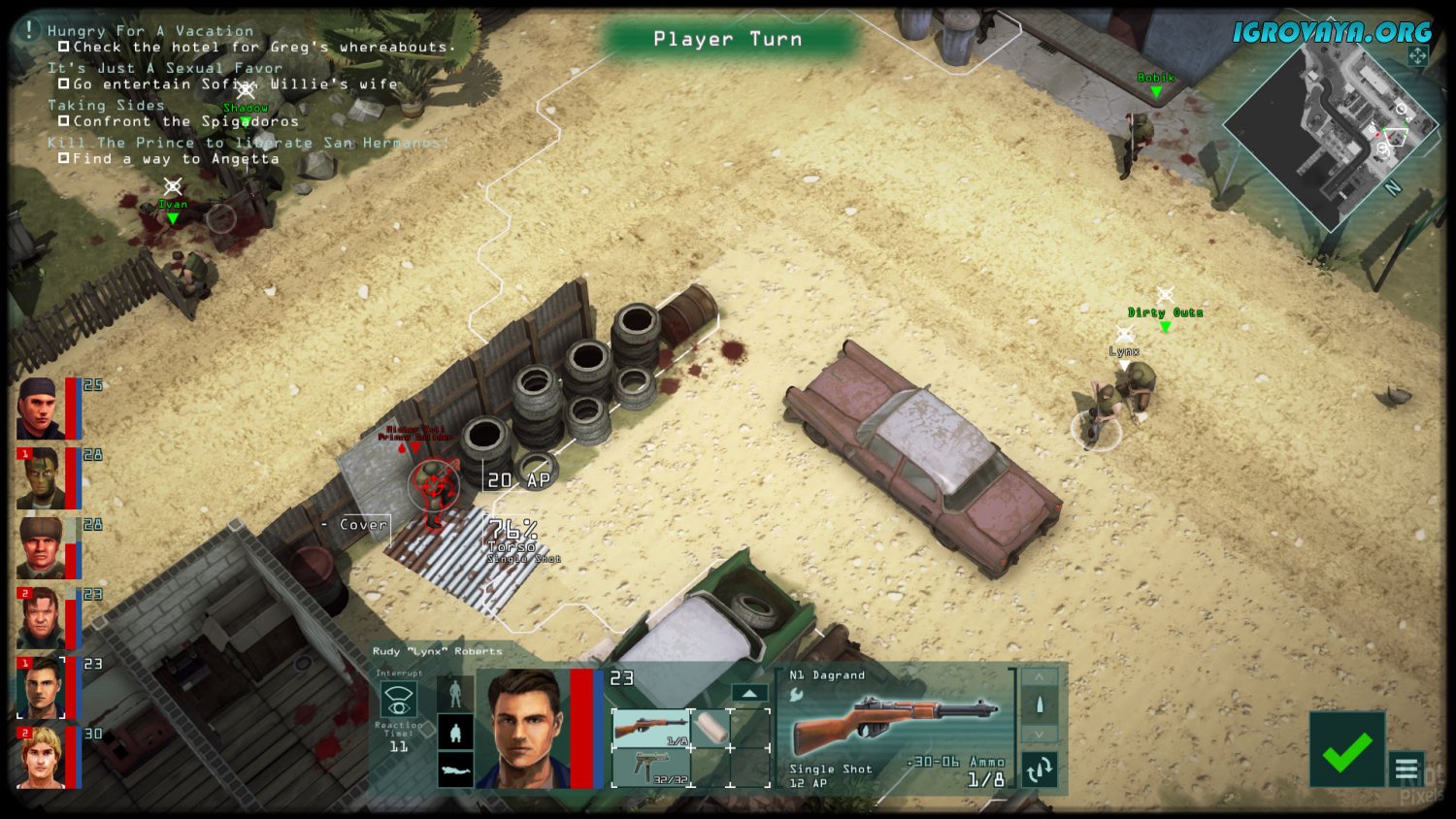
Task: Select the N1 Dagrand rifle slot
Action: (x=650, y=729)
